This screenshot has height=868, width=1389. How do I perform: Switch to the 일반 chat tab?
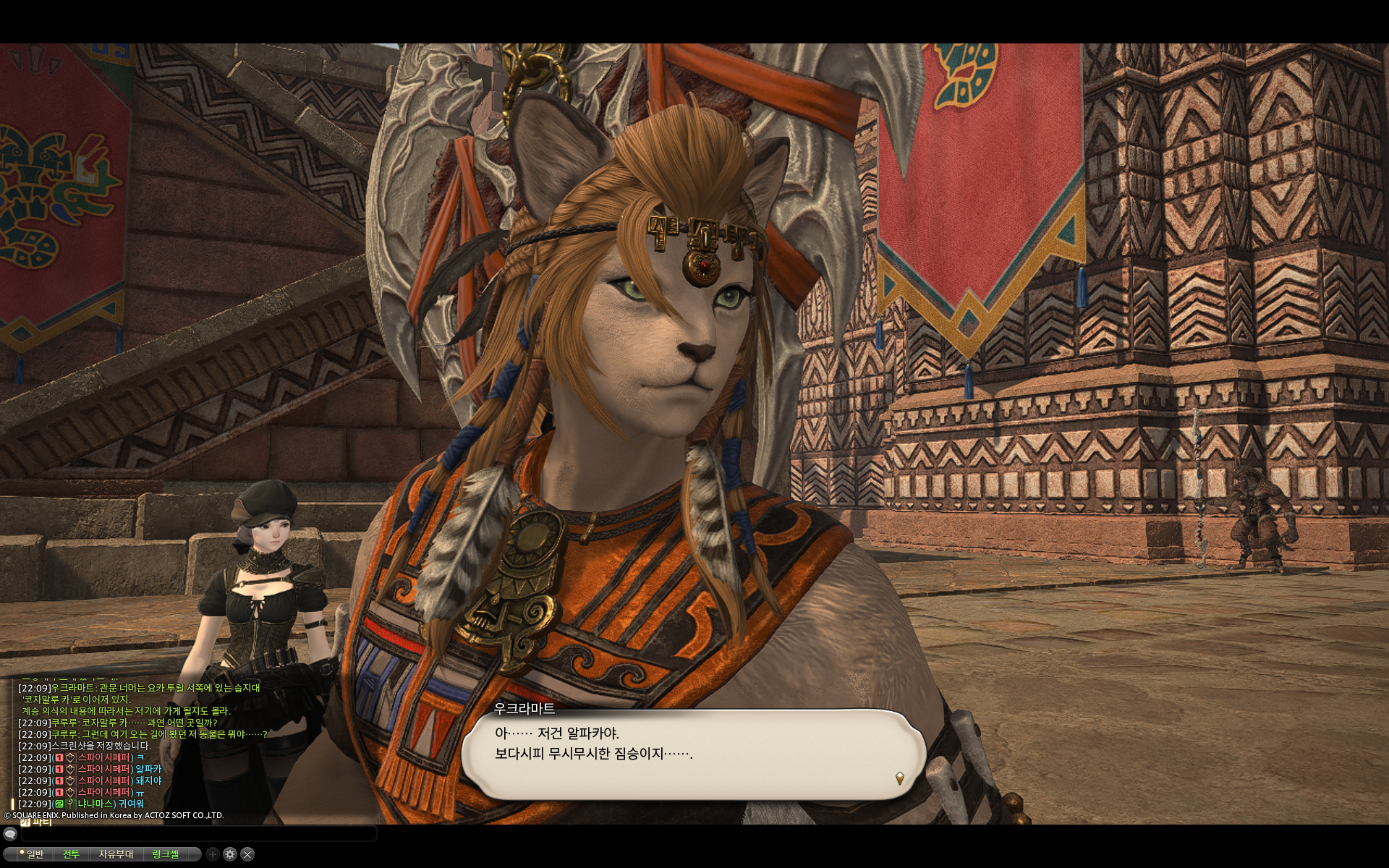point(34,854)
